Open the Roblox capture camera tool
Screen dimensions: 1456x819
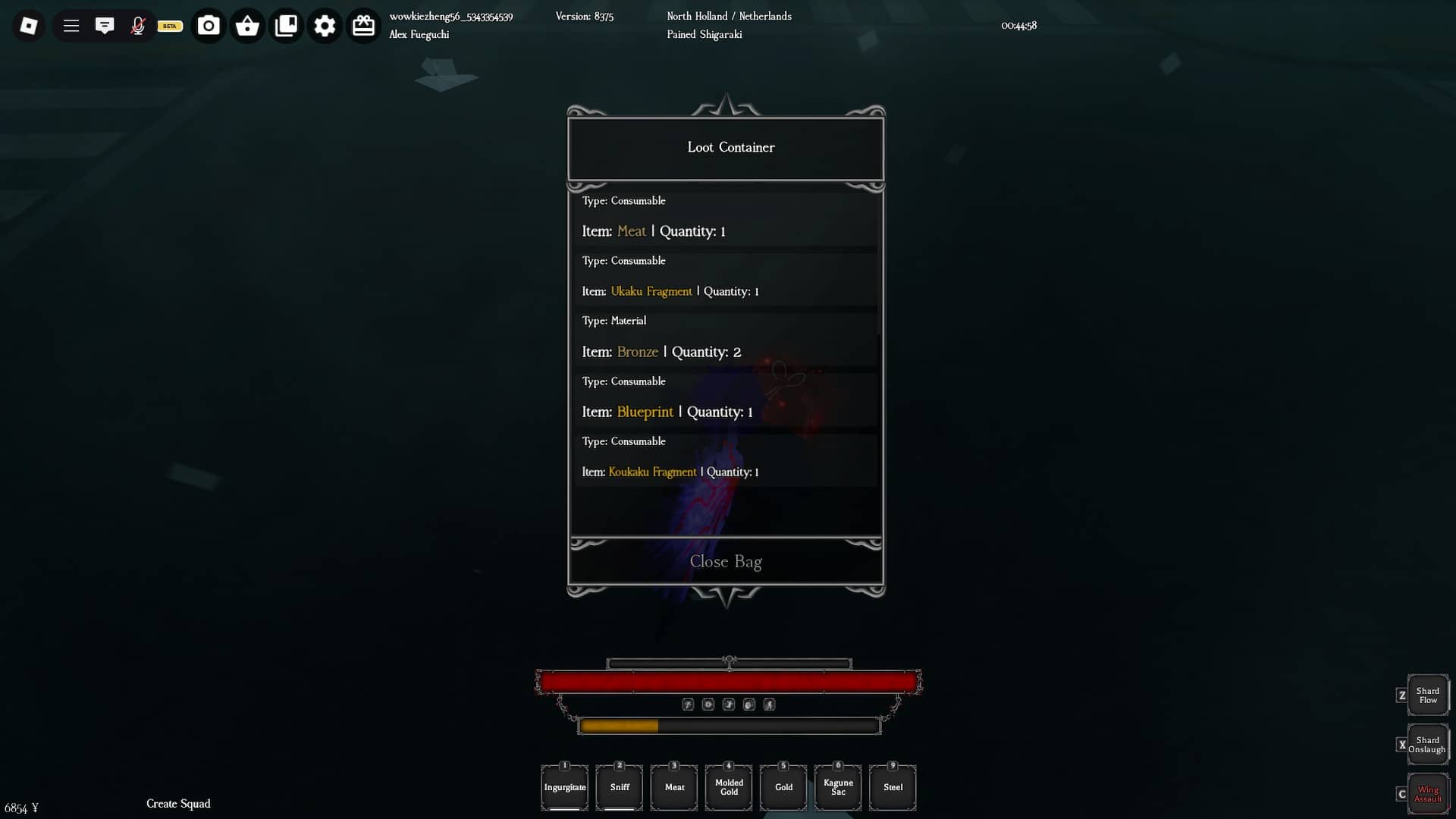pyautogui.click(x=208, y=25)
